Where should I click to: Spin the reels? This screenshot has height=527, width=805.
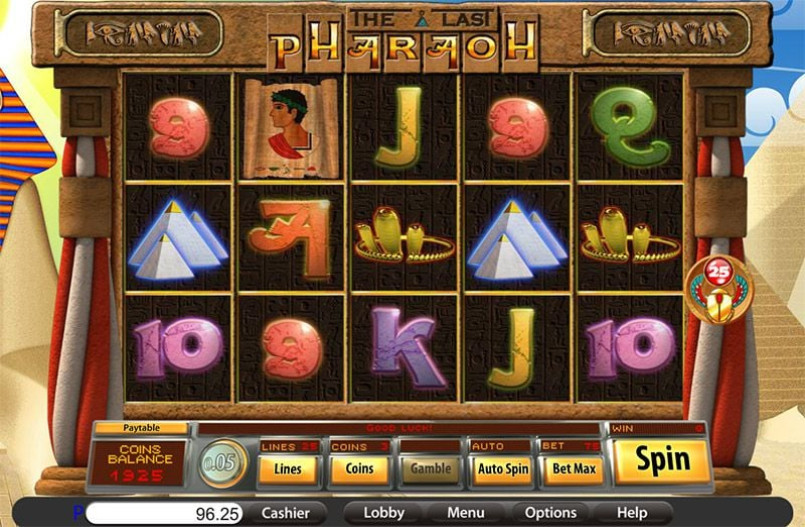click(662, 461)
